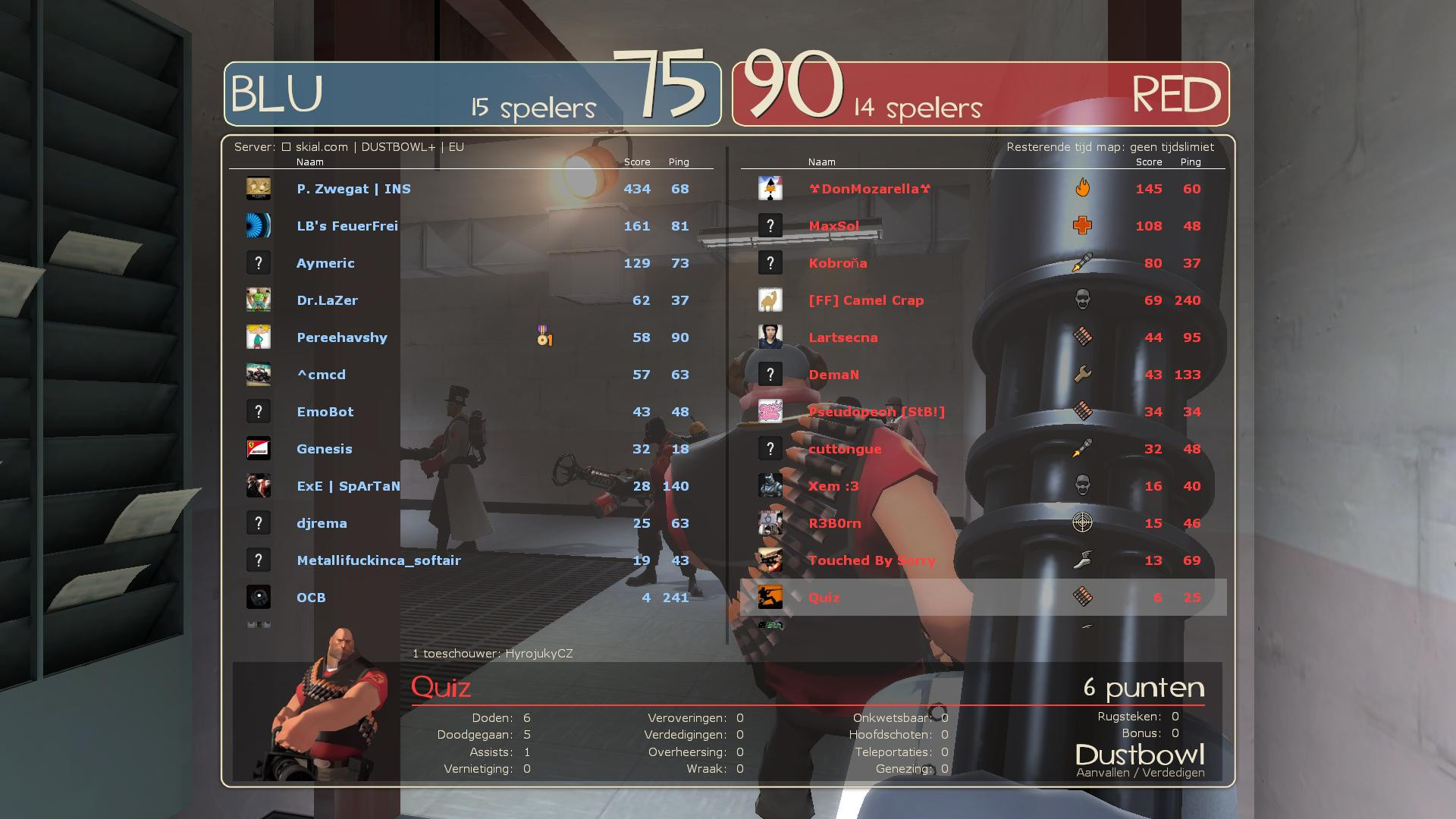
Task: Click the question-mark avatar next to Aymeric
Action: tap(259, 262)
